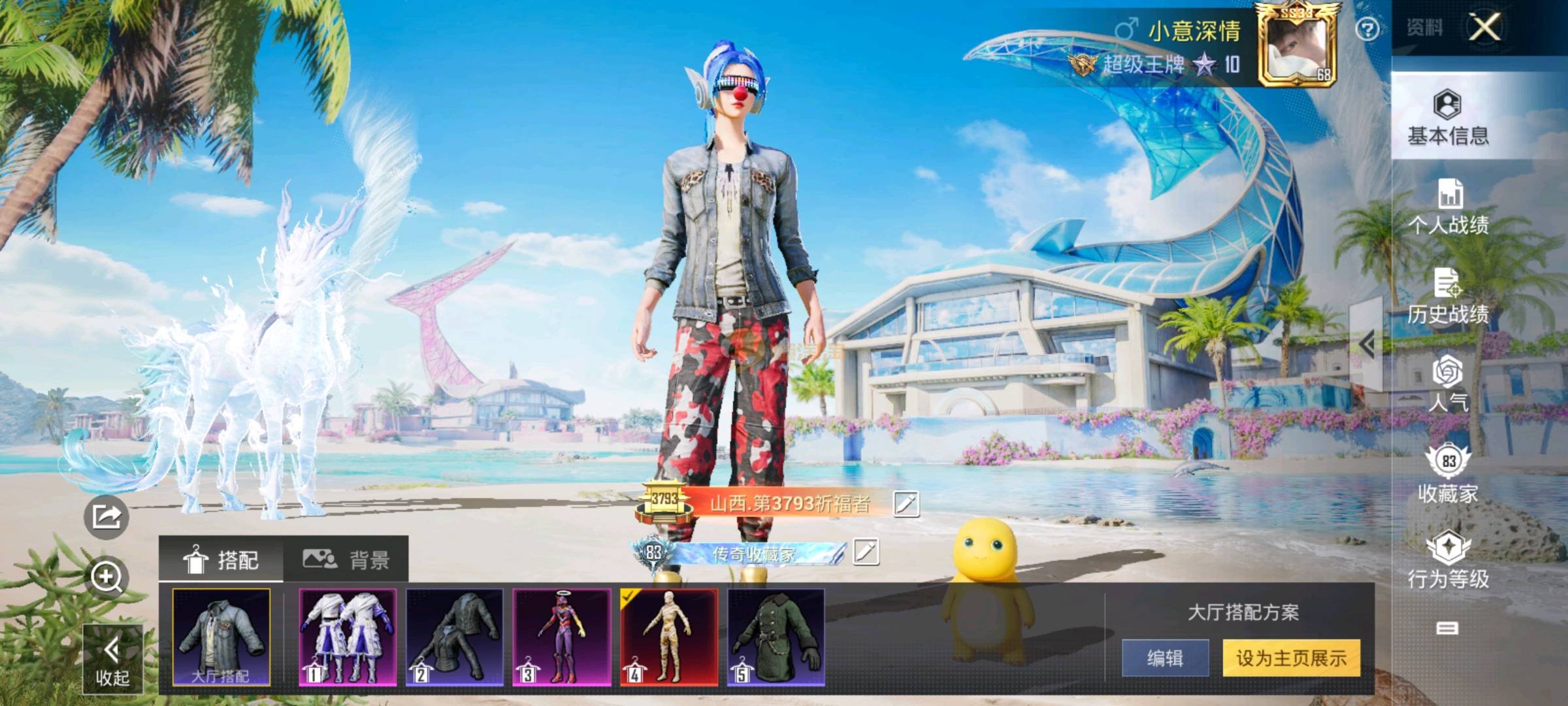Viewport: 1568px width, 706px height.
Task: Switch to 个人战绩 stats
Action: [1448, 207]
